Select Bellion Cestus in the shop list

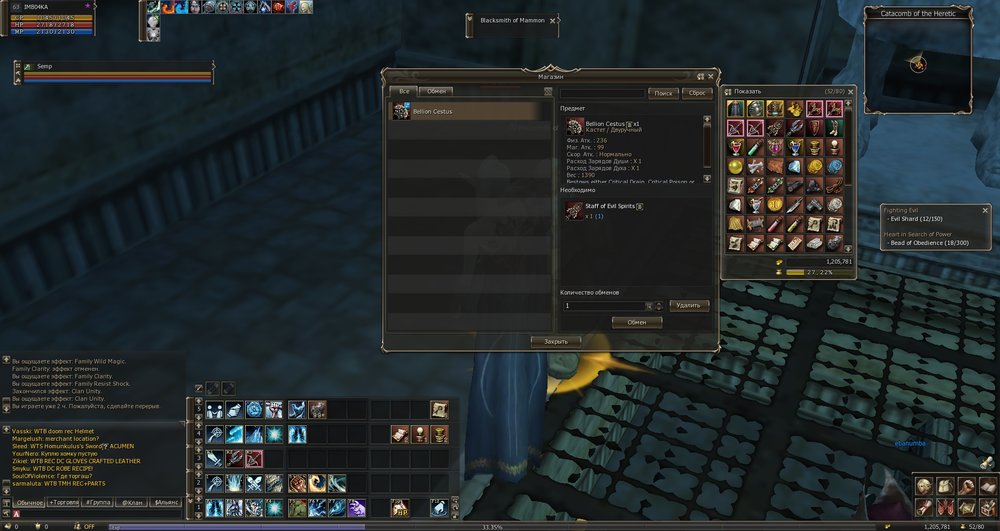(470, 112)
